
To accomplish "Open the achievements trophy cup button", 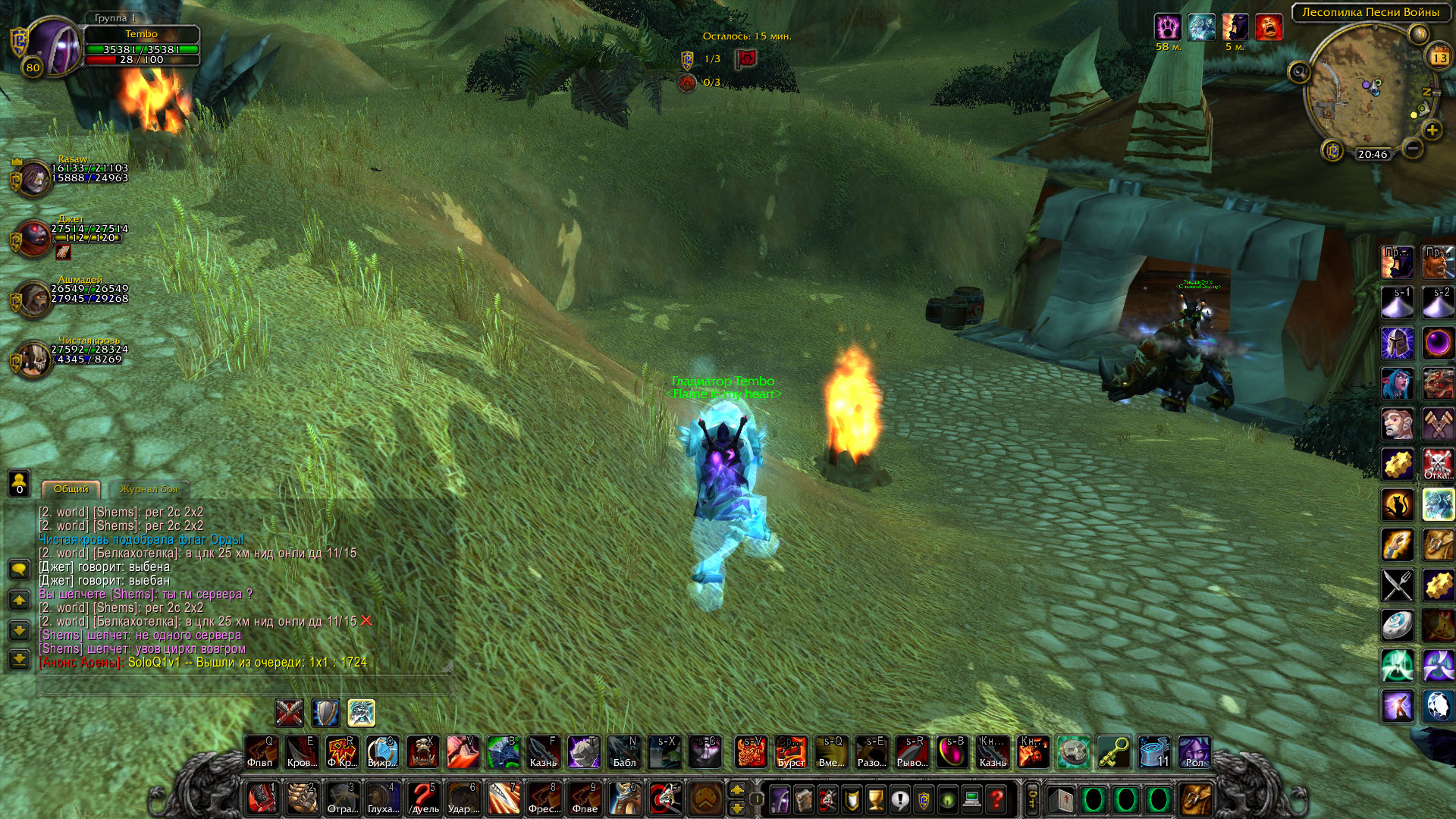I will point(875,799).
